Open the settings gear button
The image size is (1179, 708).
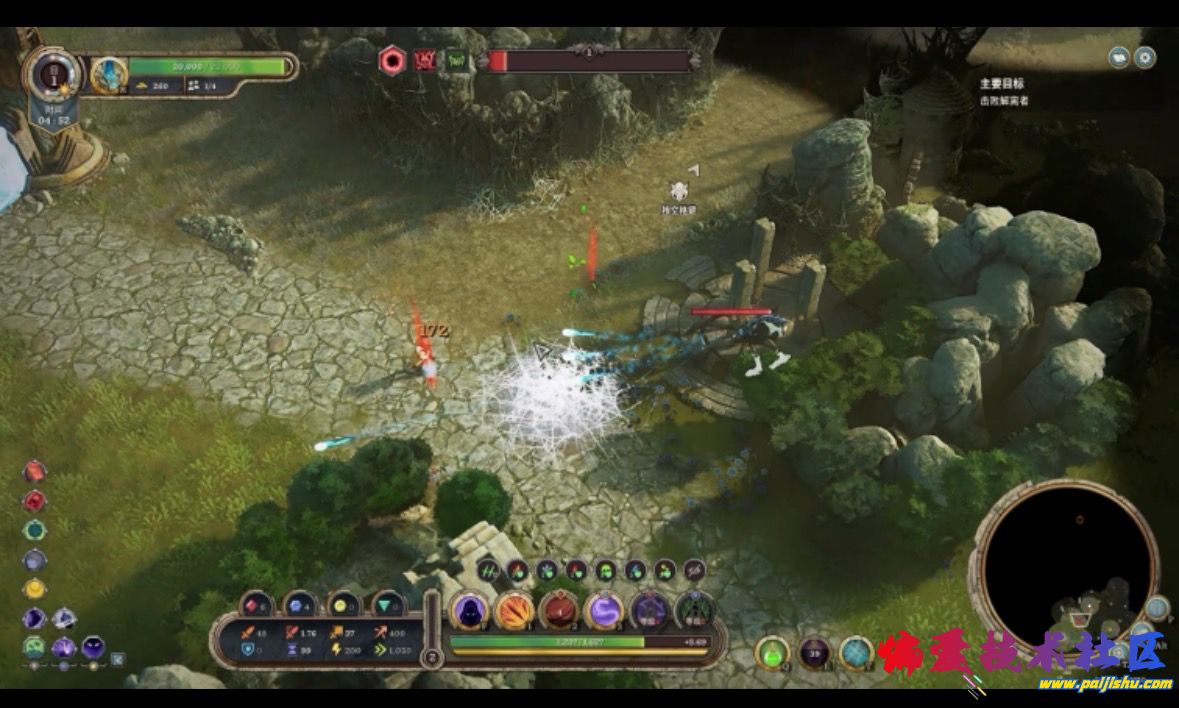[x=1145, y=57]
